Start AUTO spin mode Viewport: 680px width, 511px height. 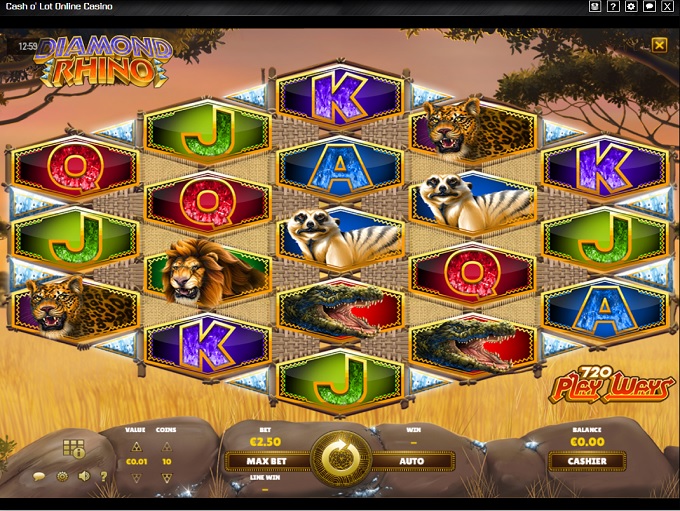412,461
